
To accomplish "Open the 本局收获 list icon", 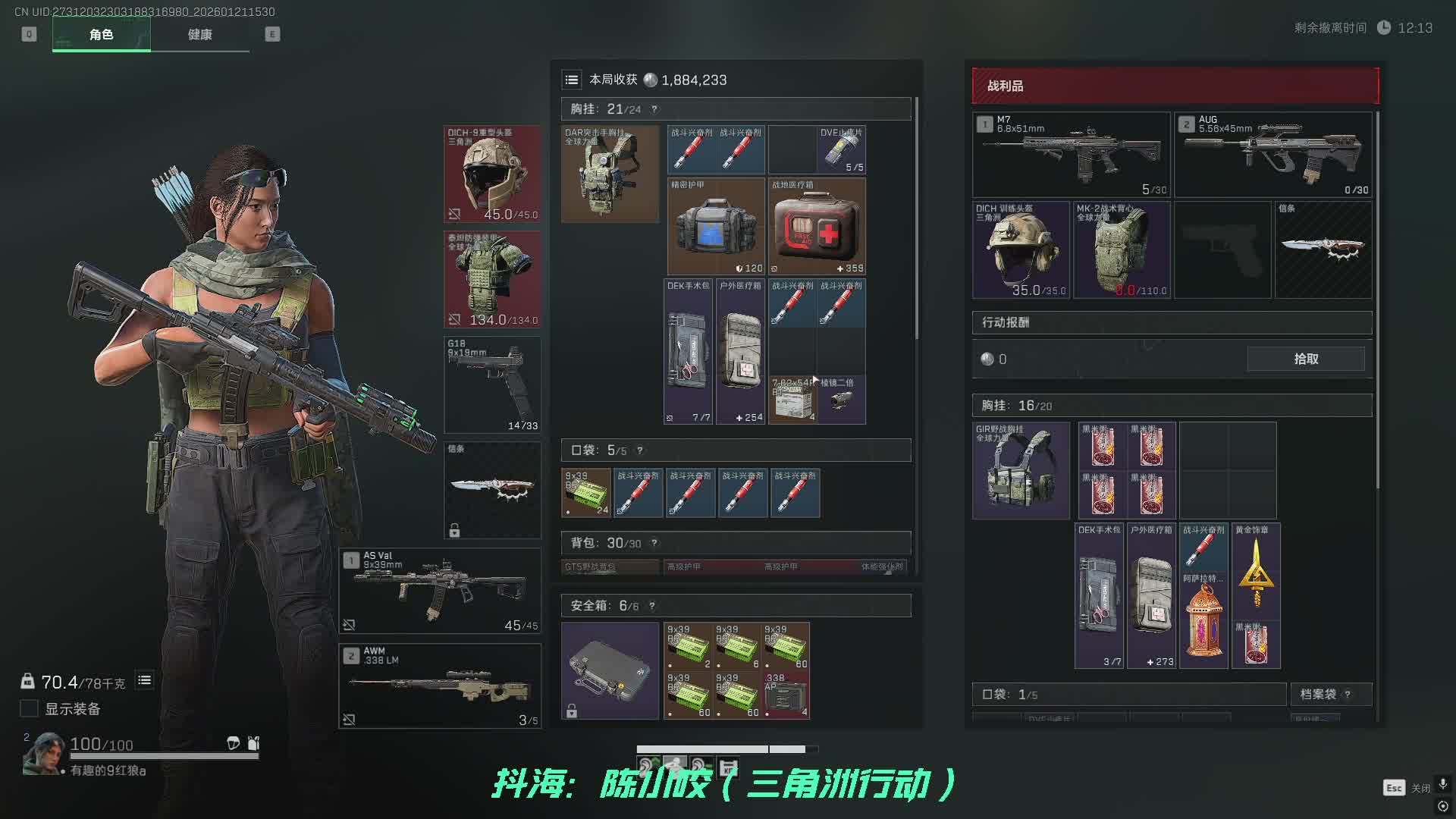I will click(572, 80).
